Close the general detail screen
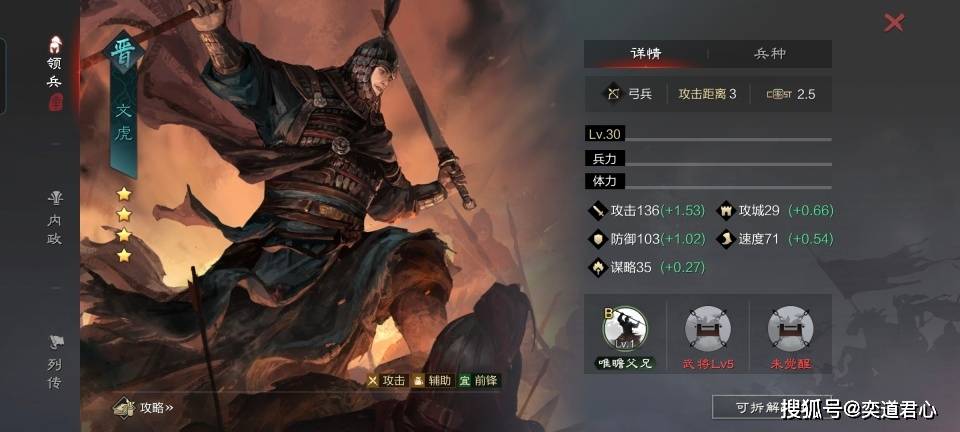This screenshot has height=432, width=960. click(894, 22)
